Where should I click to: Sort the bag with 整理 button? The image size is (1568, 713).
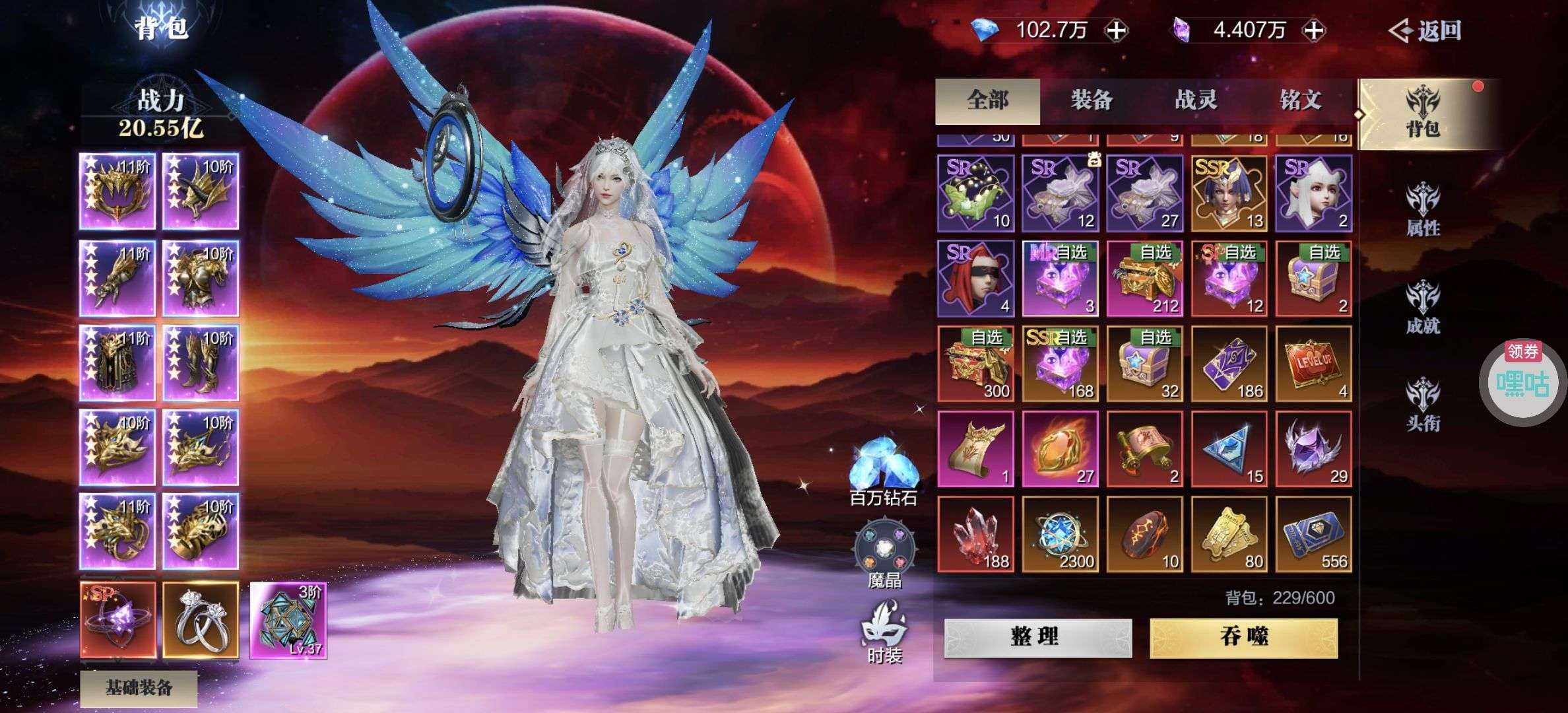pos(1037,637)
